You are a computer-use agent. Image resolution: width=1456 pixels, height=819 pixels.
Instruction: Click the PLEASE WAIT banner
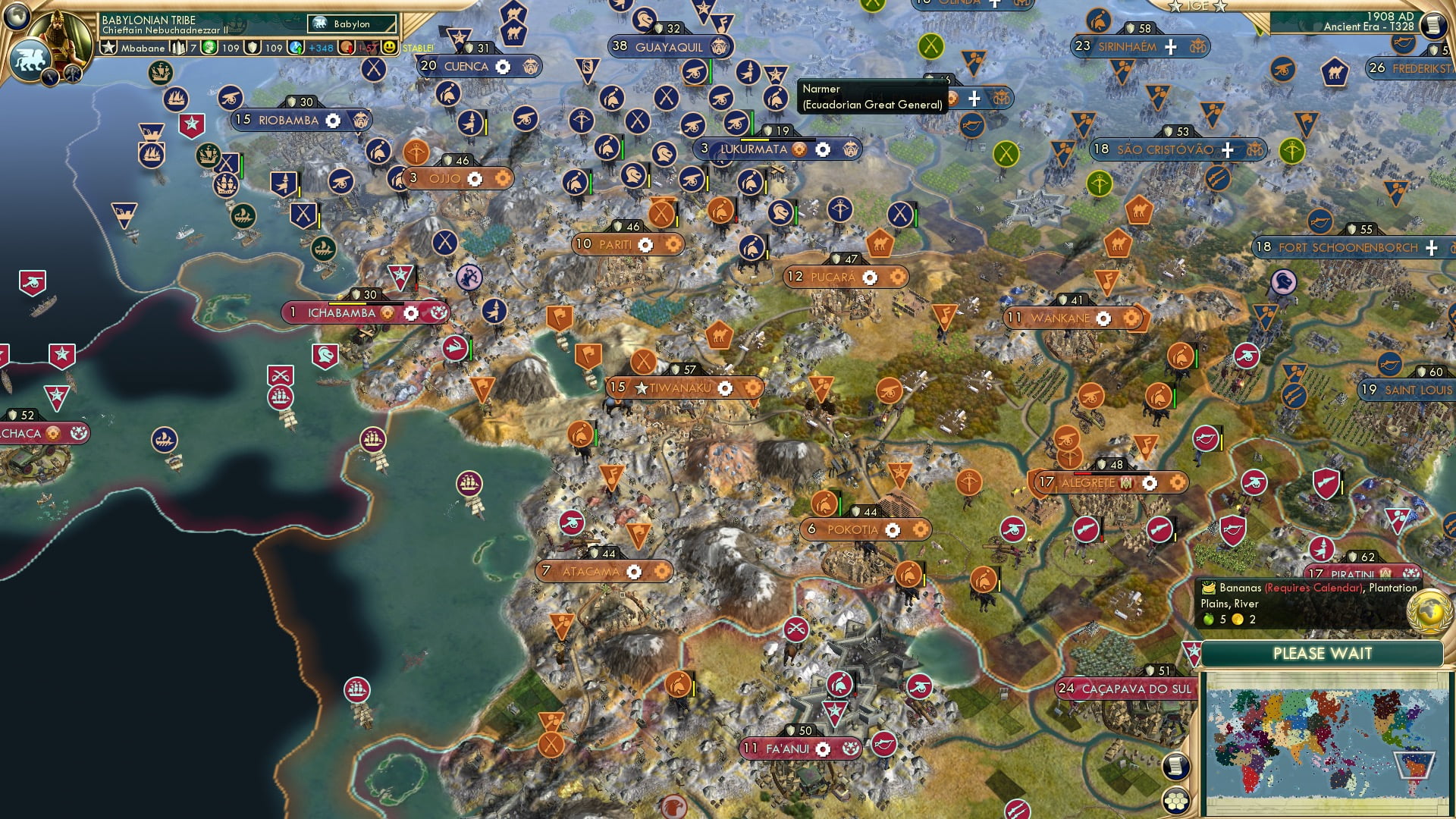[x=1324, y=653]
